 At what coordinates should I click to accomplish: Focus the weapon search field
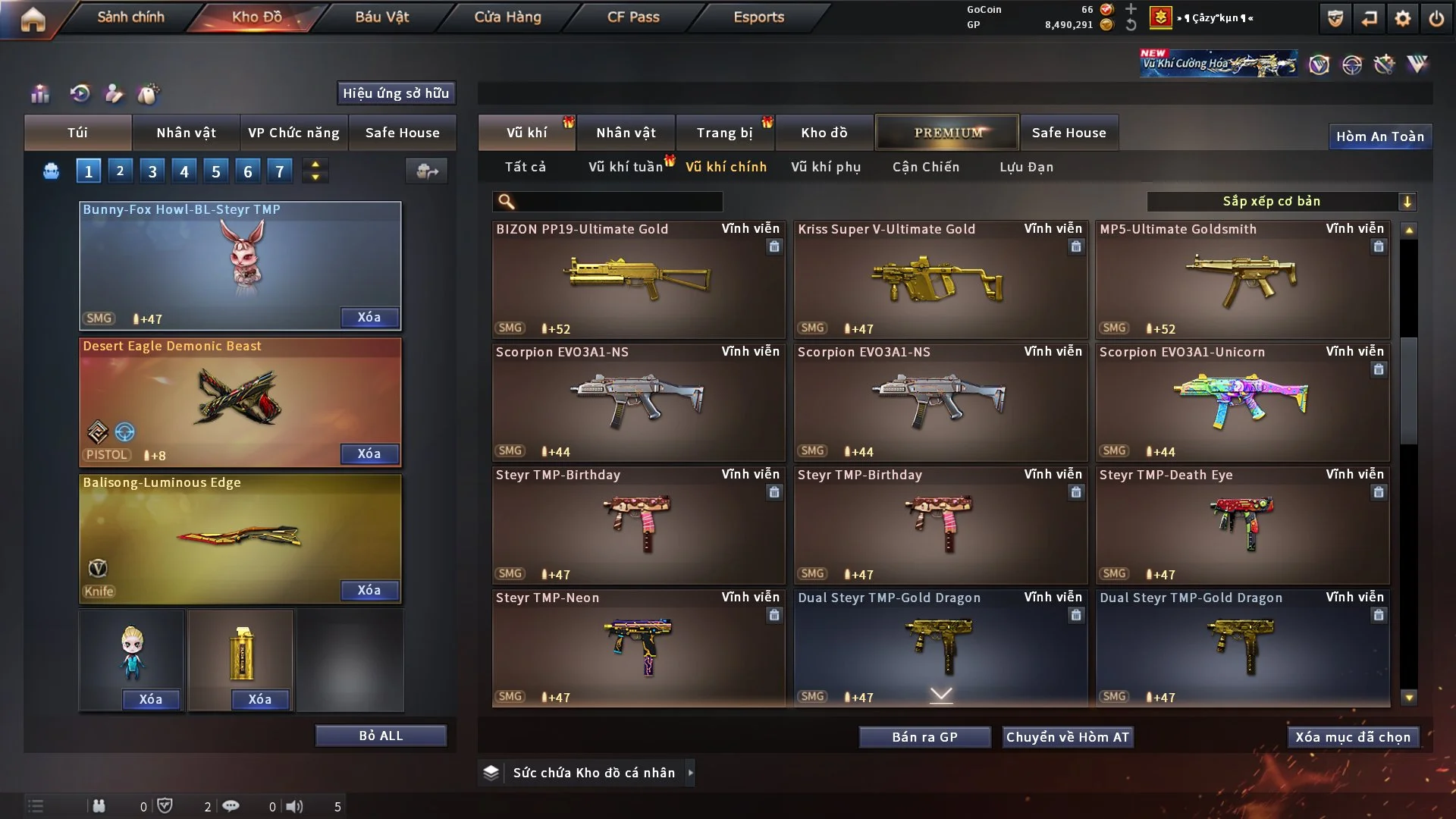(618, 201)
